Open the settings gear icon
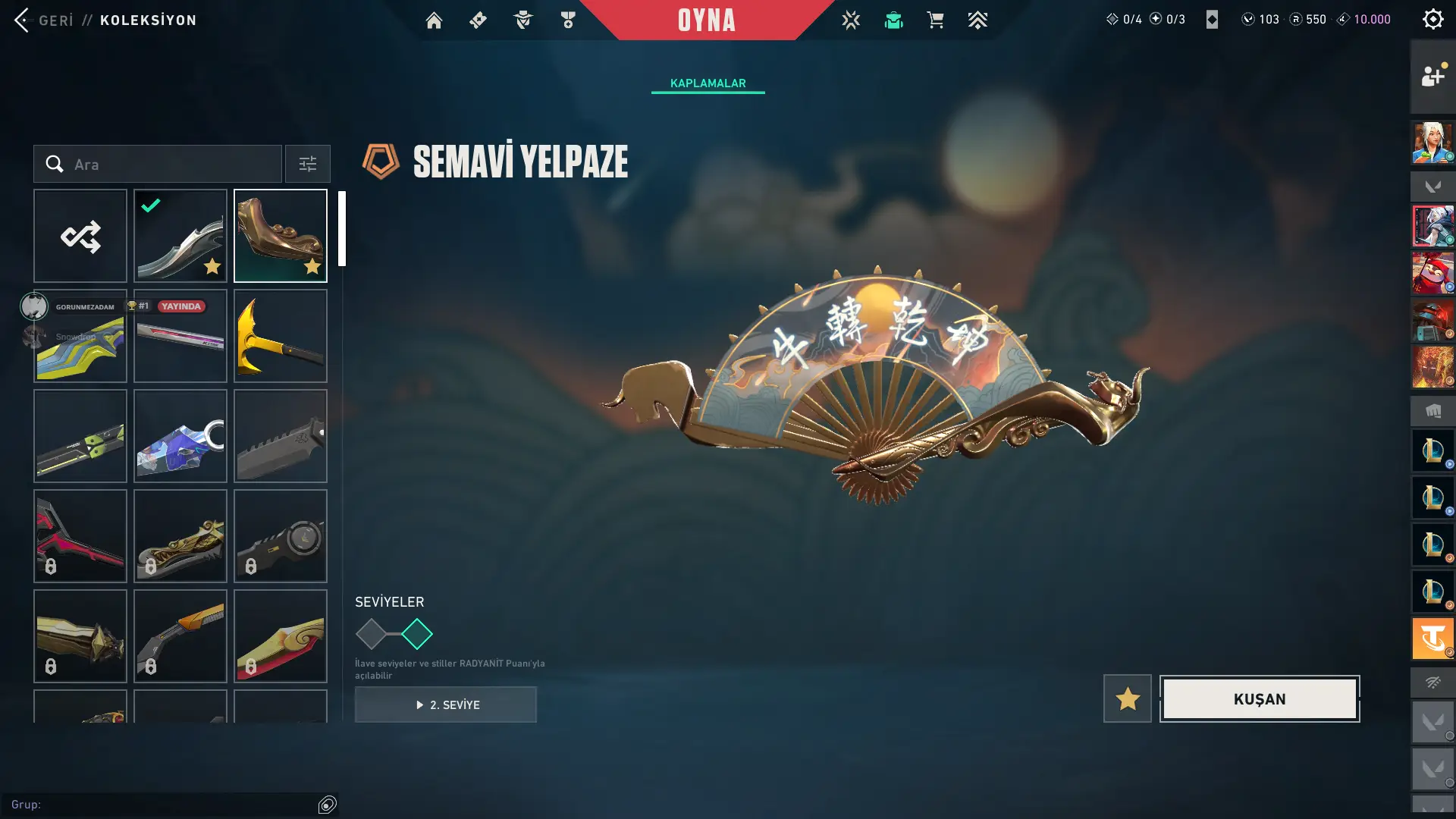Image resolution: width=1456 pixels, height=819 pixels. (x=1432, y=19)
